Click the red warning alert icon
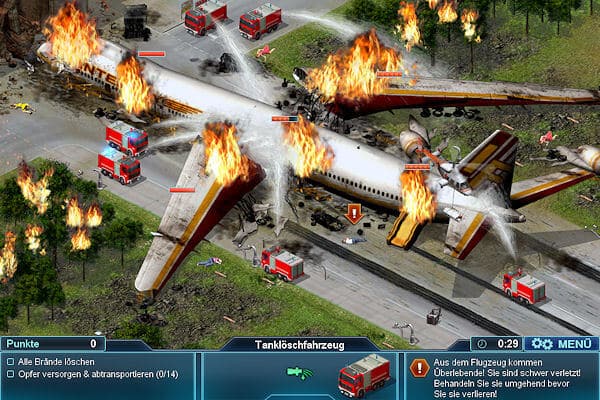The width and height of the screenshot is (600, 400). coord(419,368)
